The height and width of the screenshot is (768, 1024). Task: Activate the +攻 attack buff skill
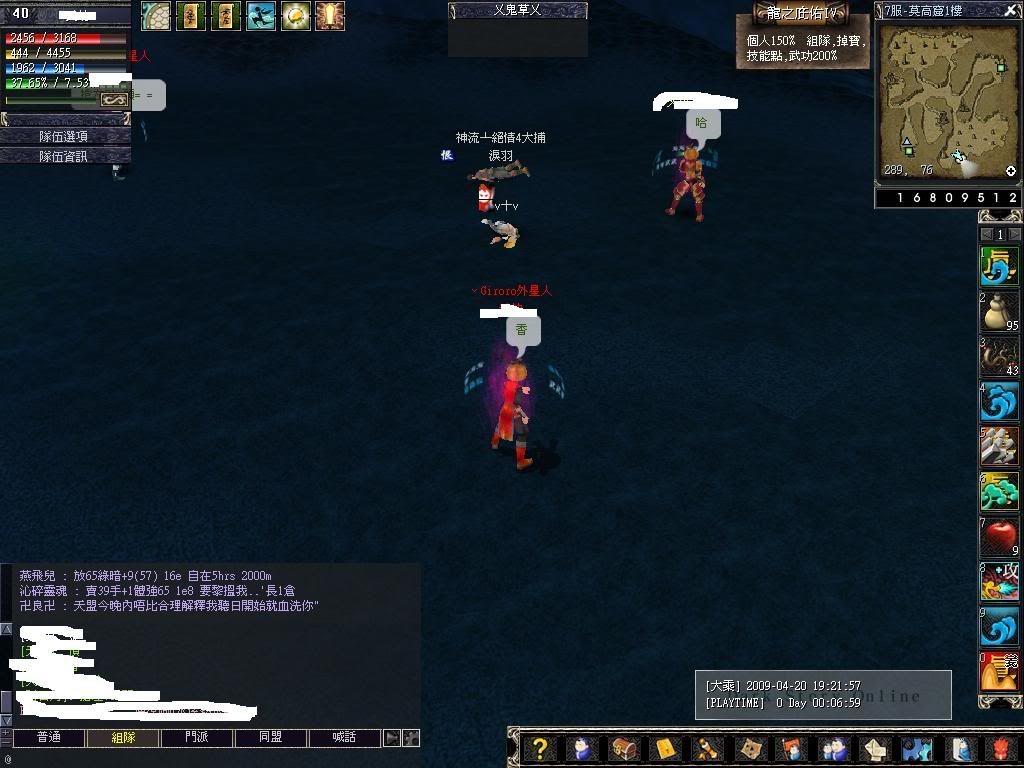[998, 582]
